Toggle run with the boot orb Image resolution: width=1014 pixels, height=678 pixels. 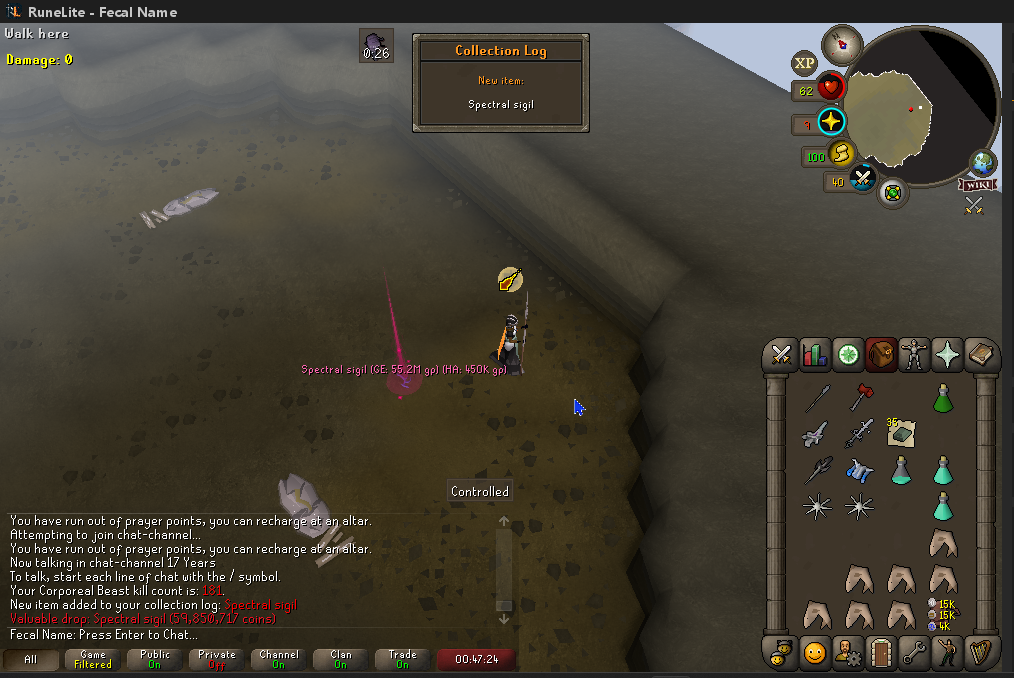pyautogui.click(x=842, y=154)
